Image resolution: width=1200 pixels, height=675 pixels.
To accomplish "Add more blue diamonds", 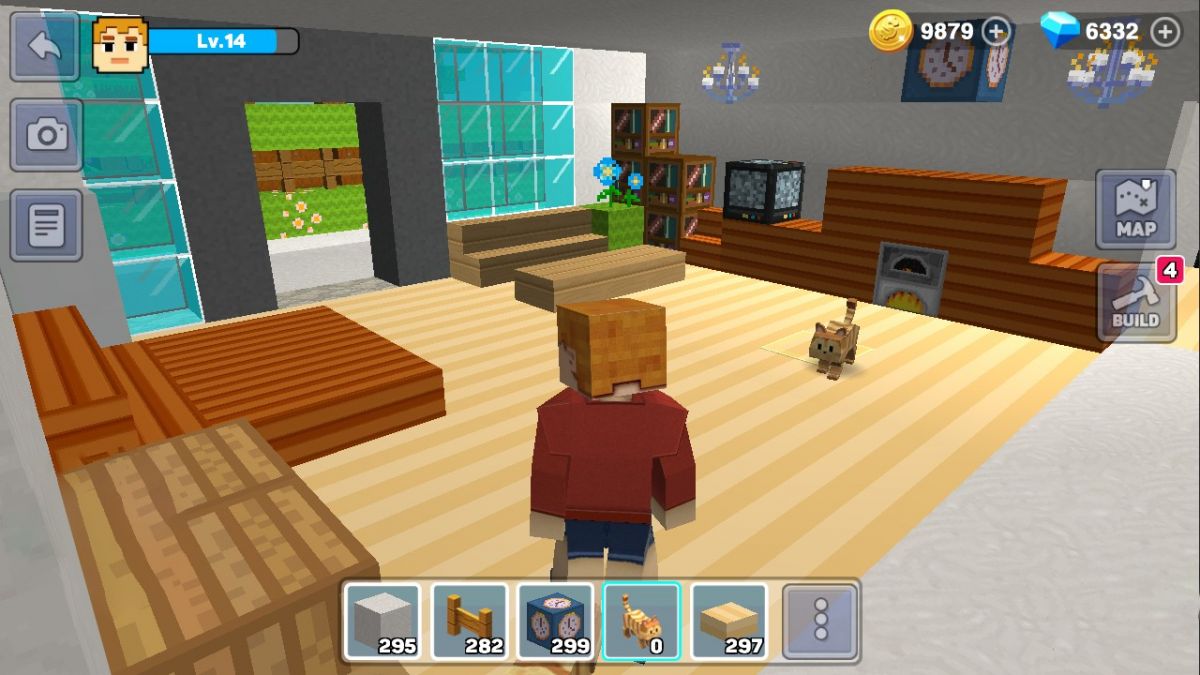I will point(1165,32).
